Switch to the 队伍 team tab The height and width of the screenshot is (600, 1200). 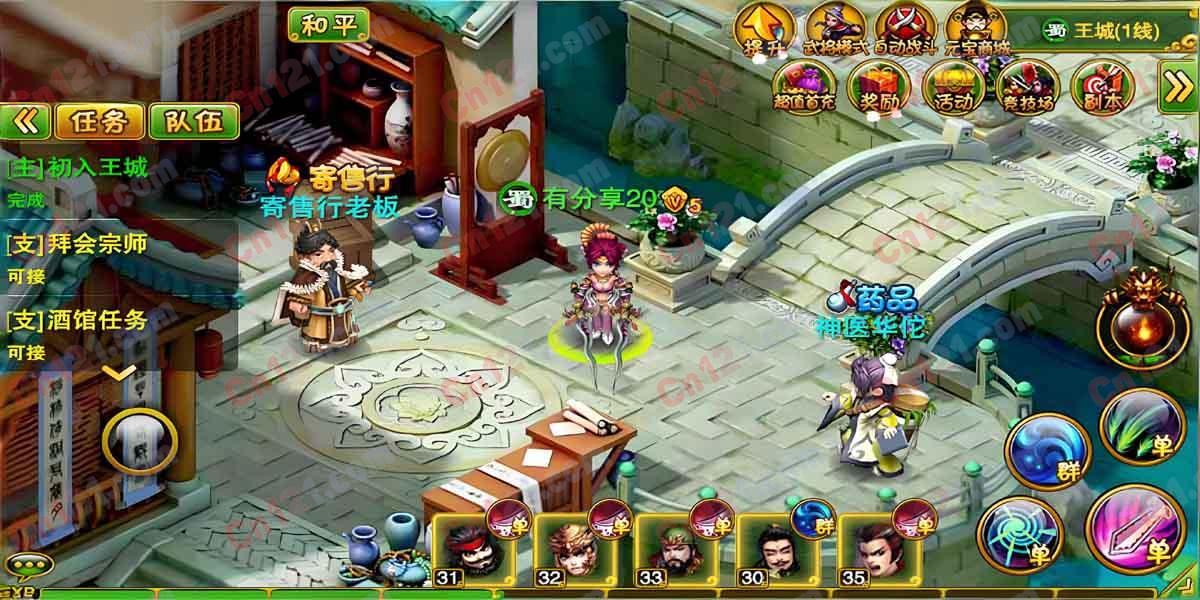(x=194, y=121)
